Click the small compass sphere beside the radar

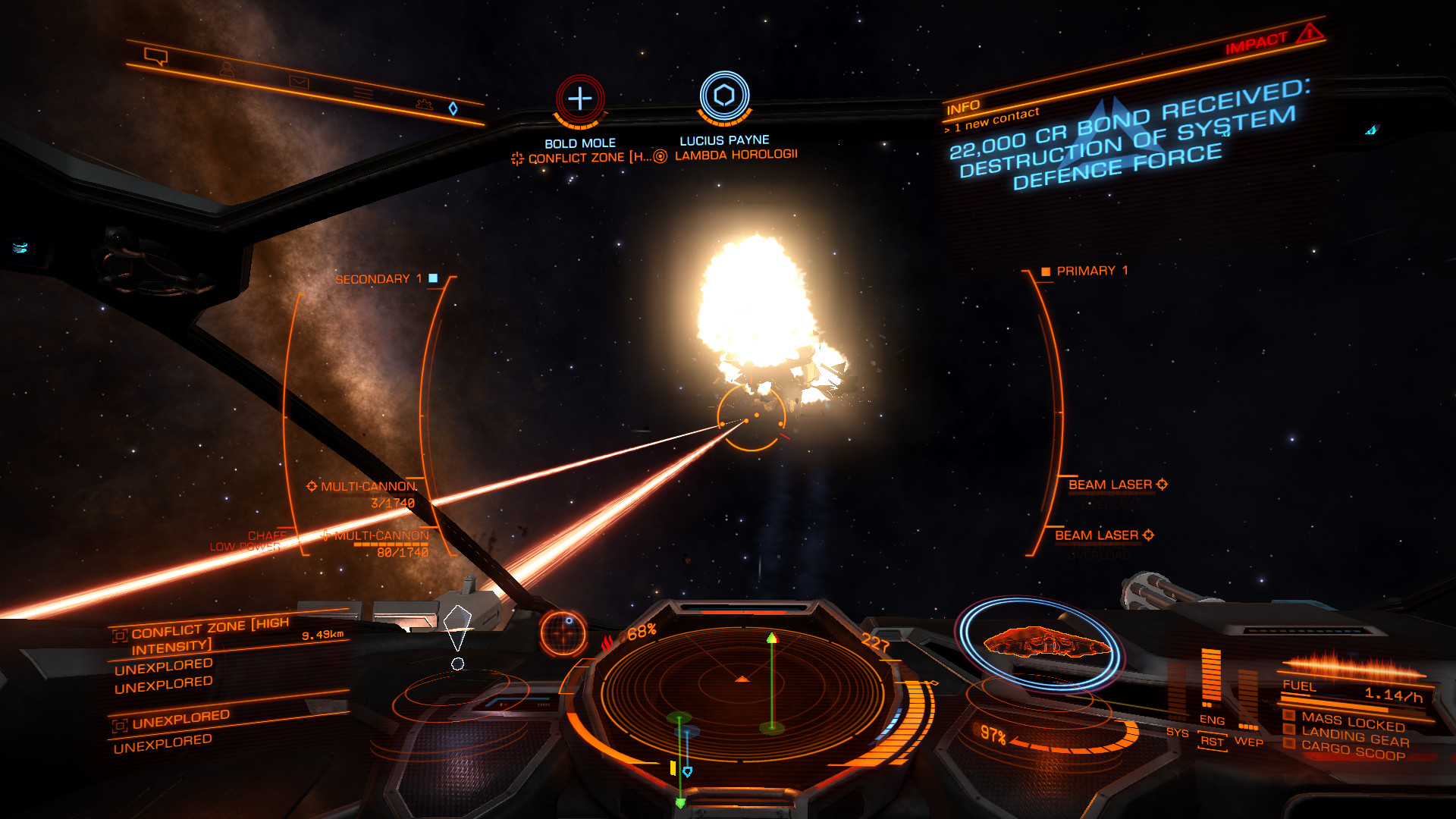(x=563, y=632)
